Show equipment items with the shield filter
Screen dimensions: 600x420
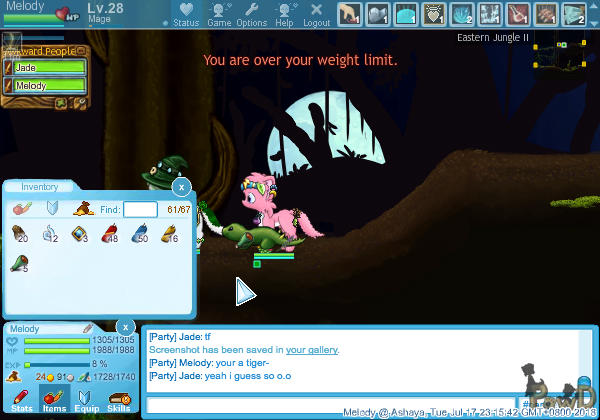53,210
